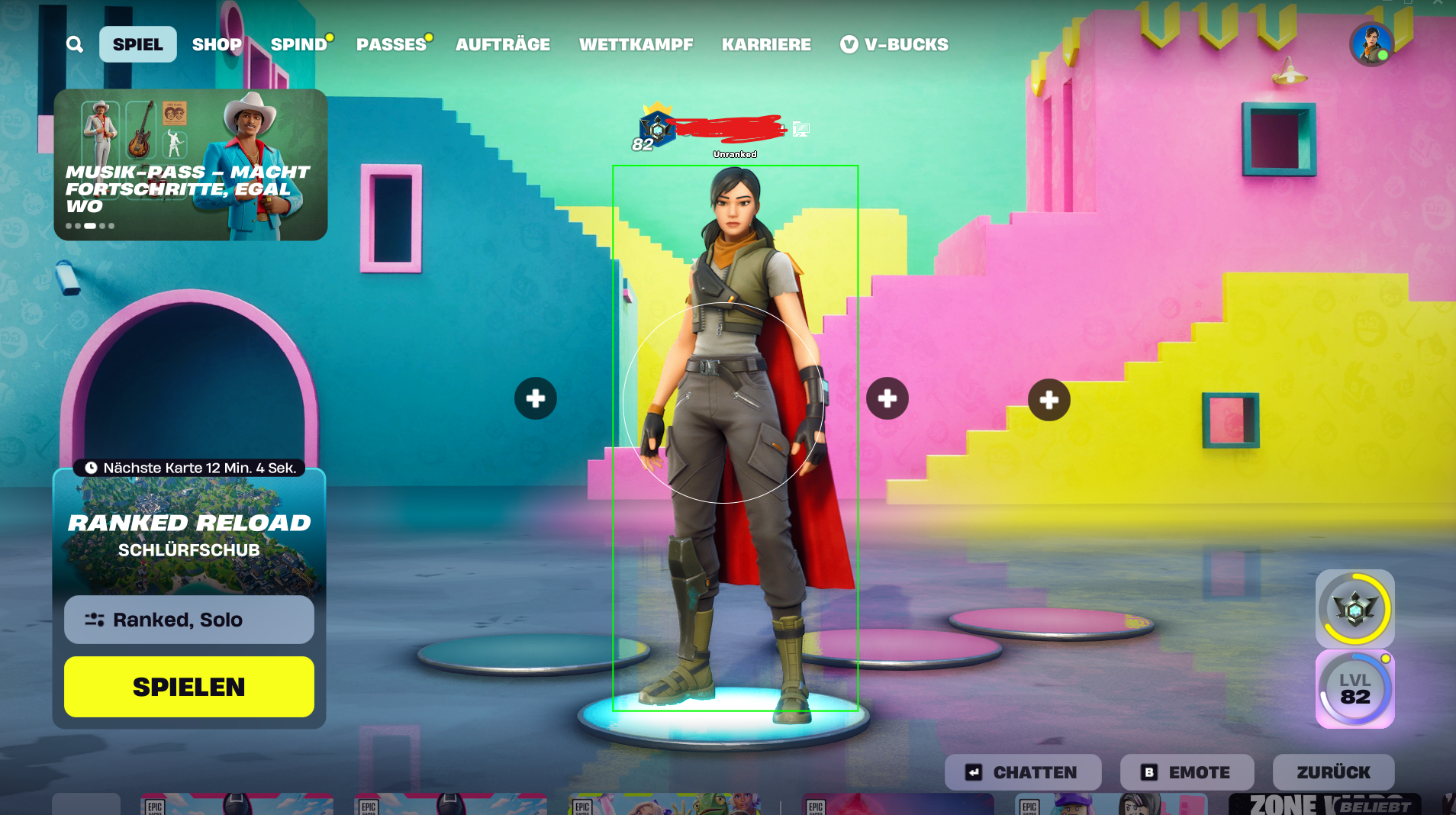This screenshot has height=815, width=1456.
Task: View the LVL 82 progress badge
Action: click(x=1355, y=689)
